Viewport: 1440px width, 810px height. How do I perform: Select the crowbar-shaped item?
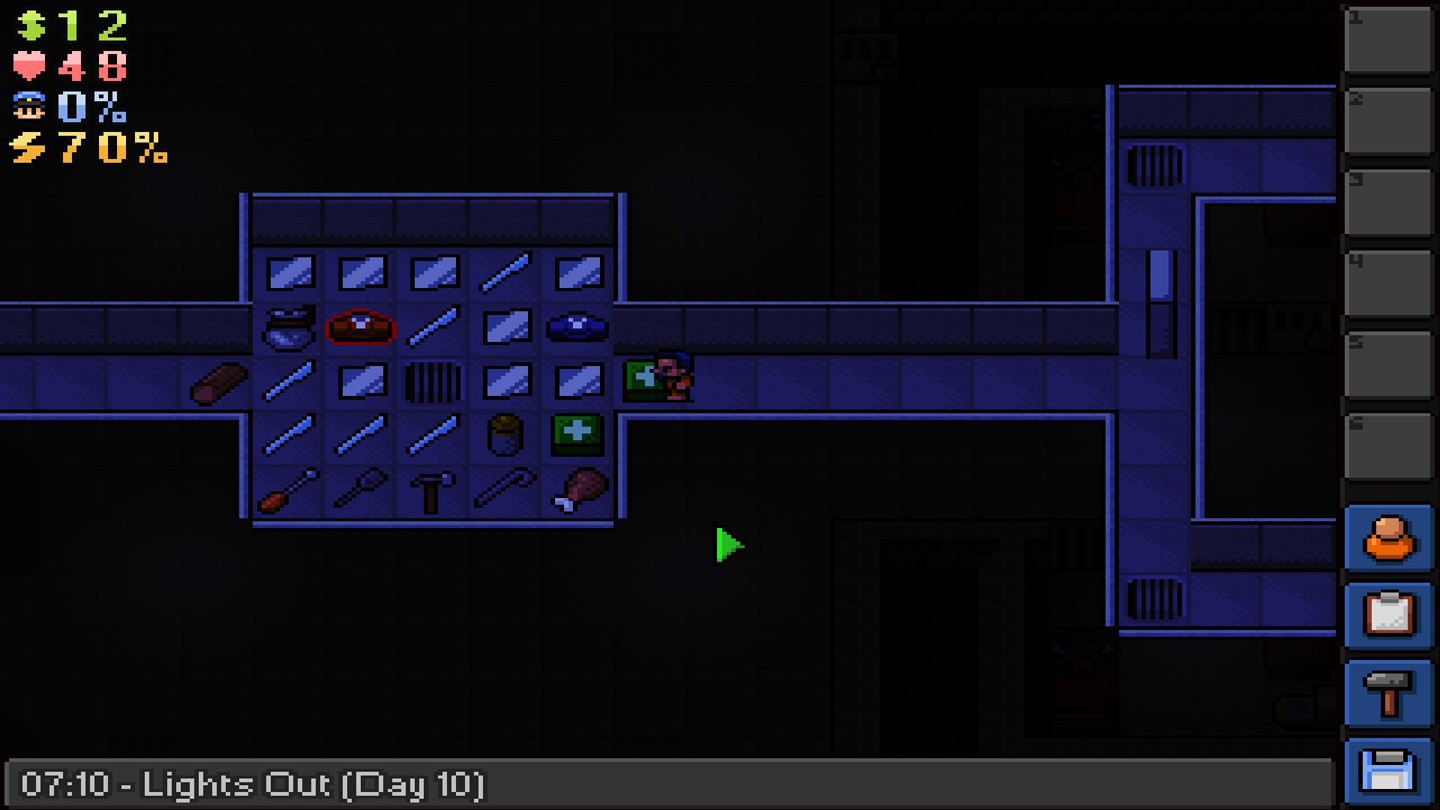505,490
